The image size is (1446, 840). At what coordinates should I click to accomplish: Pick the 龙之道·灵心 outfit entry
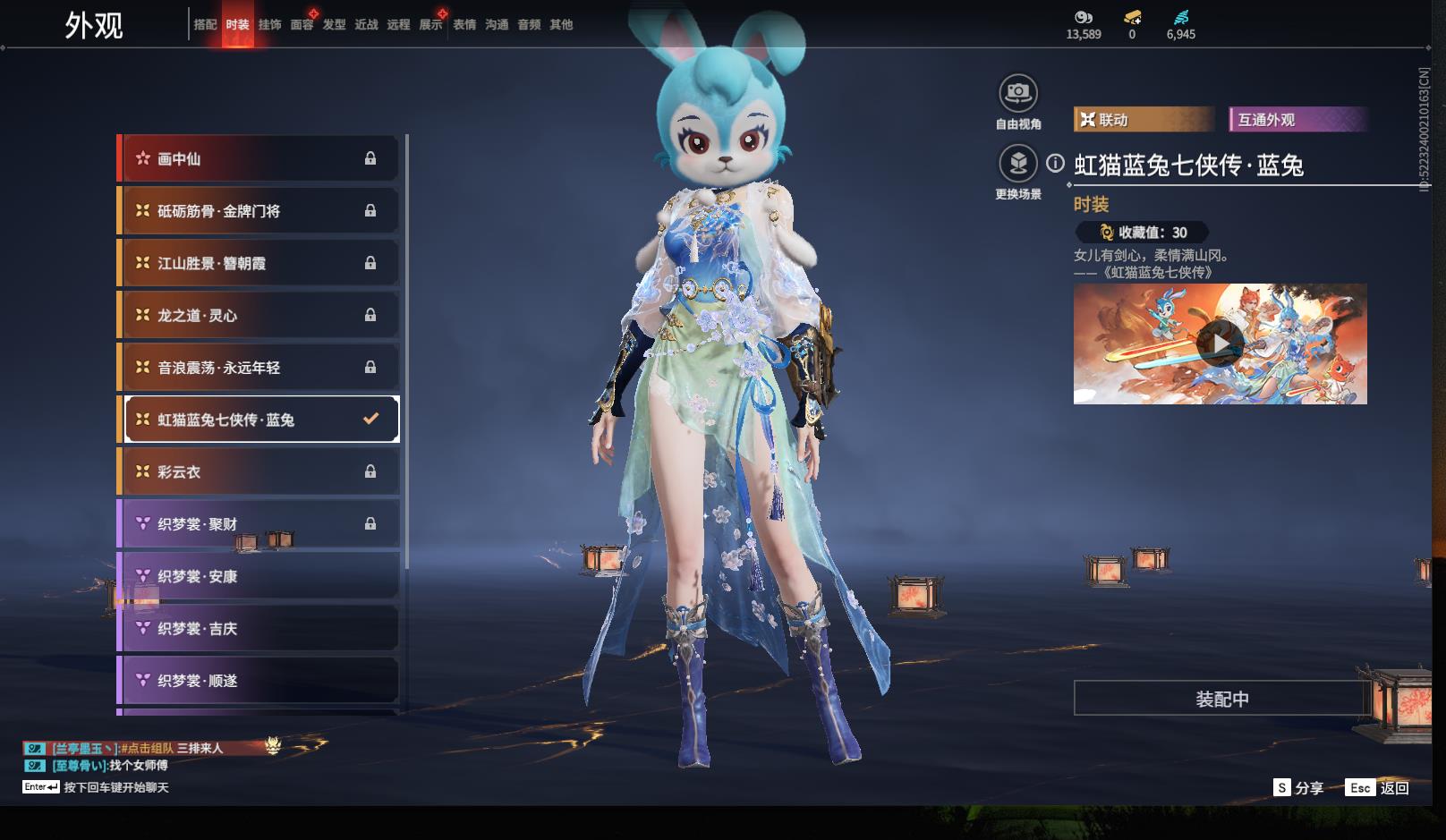tap(259, 315)
